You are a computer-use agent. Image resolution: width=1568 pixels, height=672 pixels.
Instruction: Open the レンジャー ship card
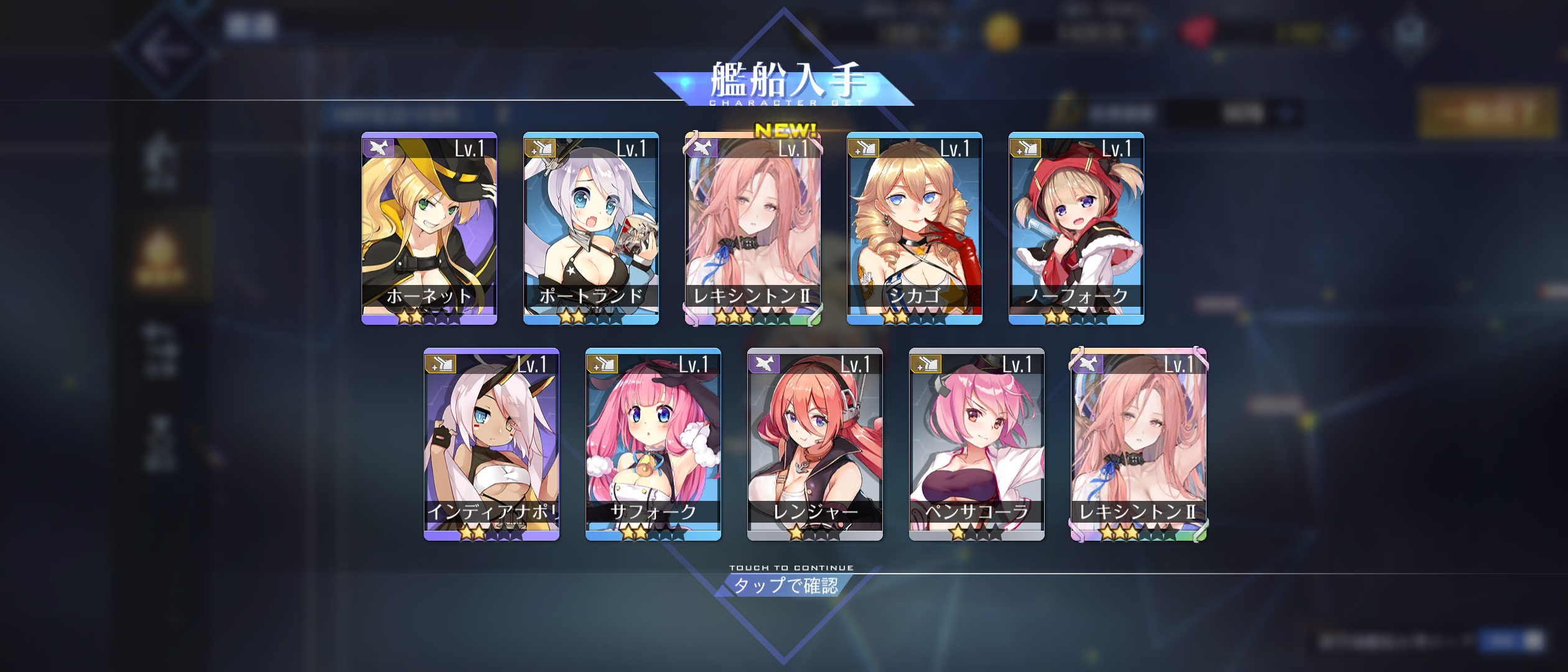(815, 444)
